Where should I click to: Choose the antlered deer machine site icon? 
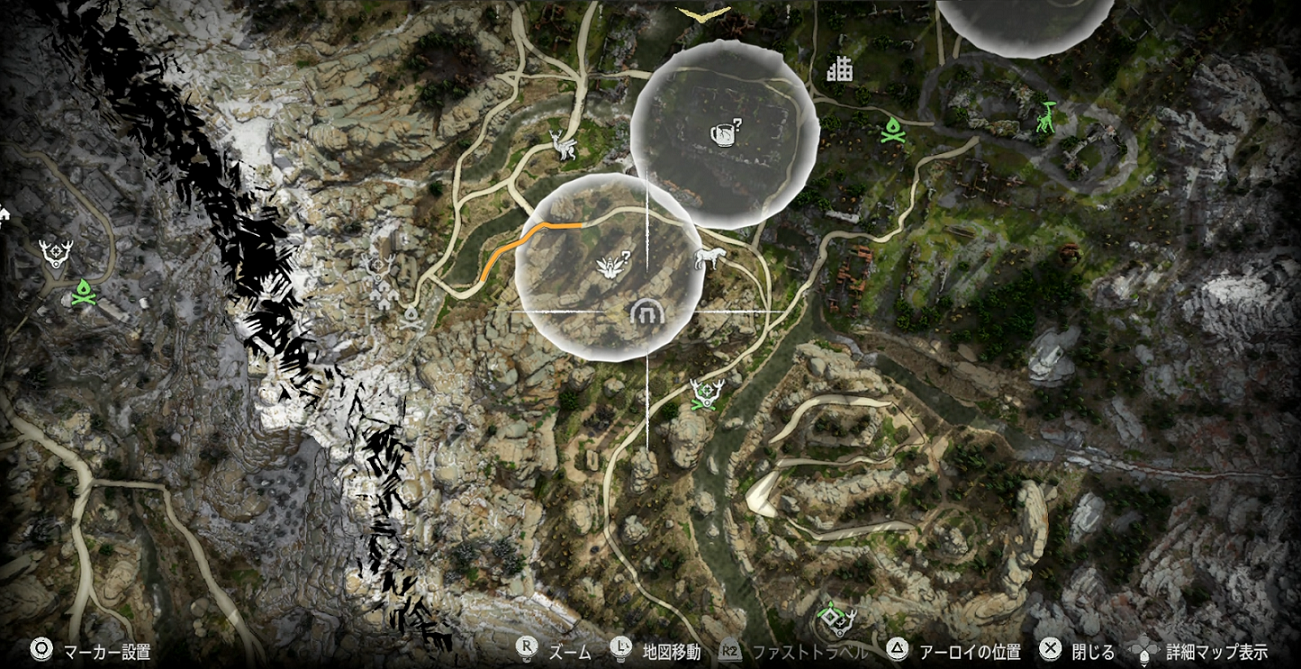(562, 146)
